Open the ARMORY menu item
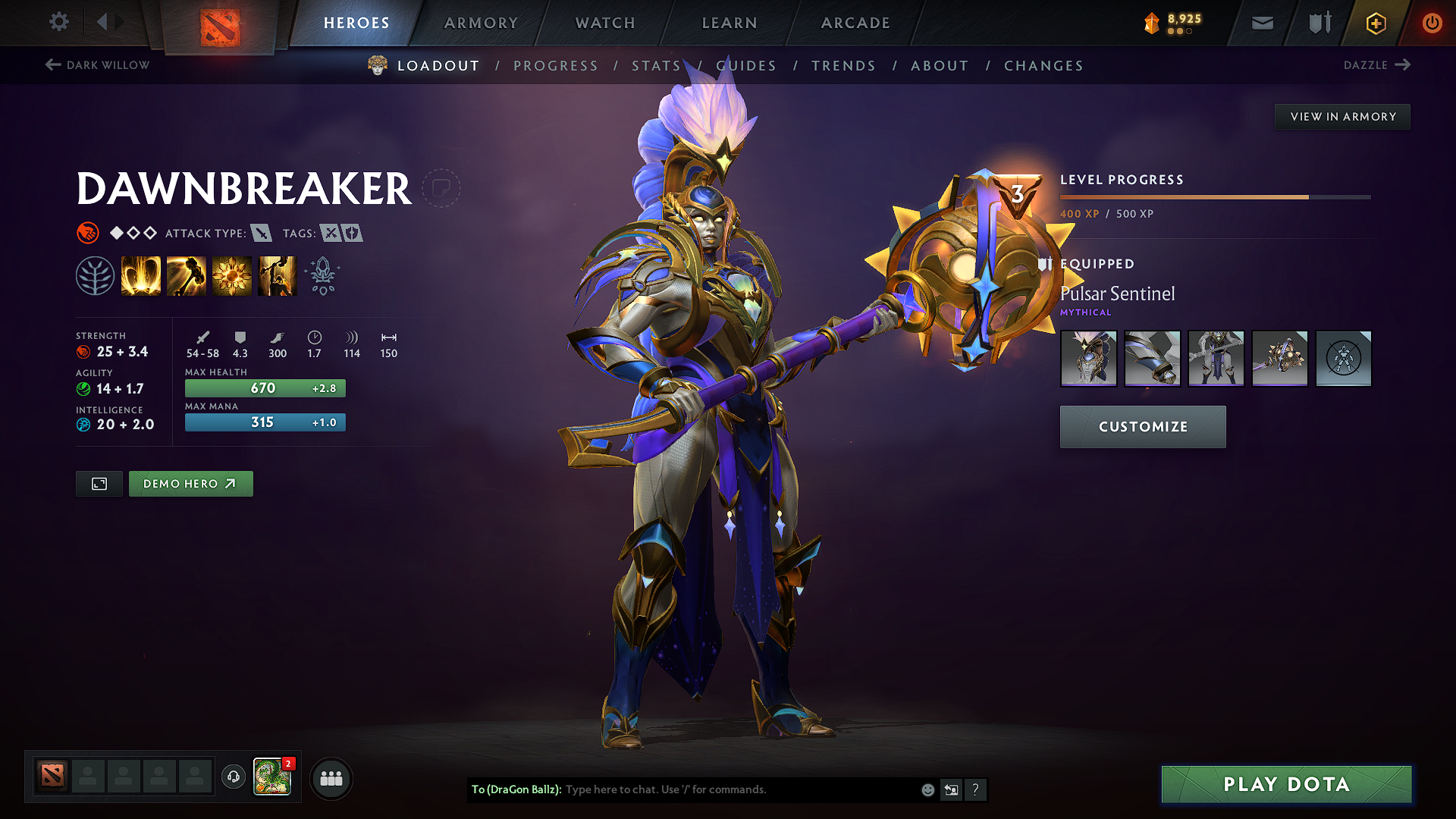This screenshot has height=819, width=1456. pyautogui.click(x=481, y=23)
